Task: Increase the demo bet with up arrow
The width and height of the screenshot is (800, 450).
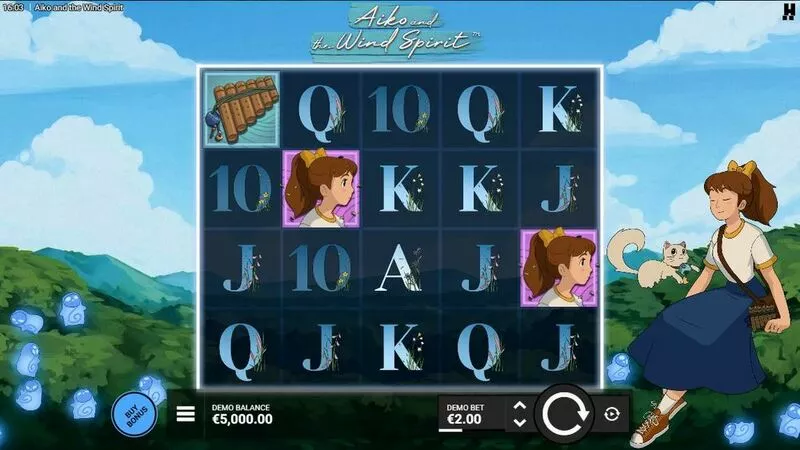Action: coord(519,406)
